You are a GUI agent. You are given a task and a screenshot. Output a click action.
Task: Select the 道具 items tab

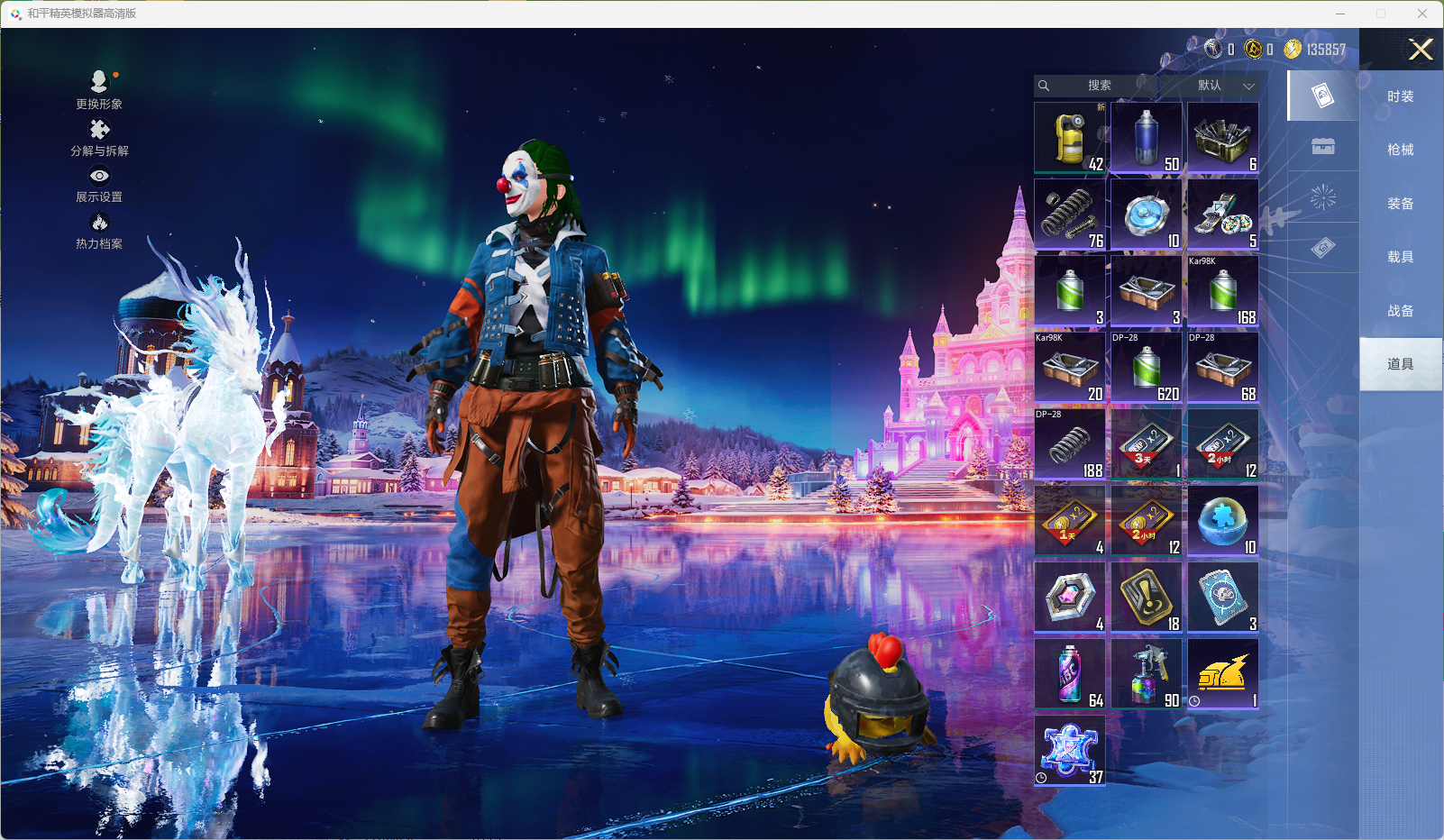1400,364
